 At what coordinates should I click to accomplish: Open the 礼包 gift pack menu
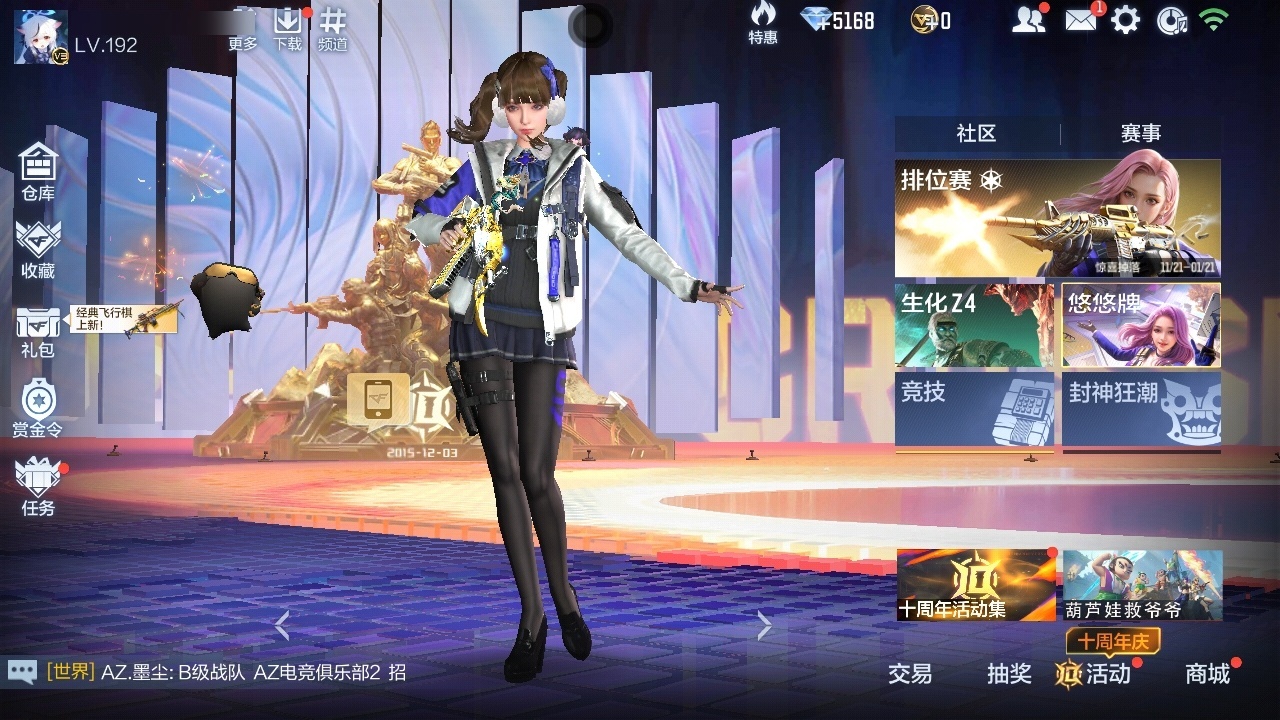click(x=38, y=331)
